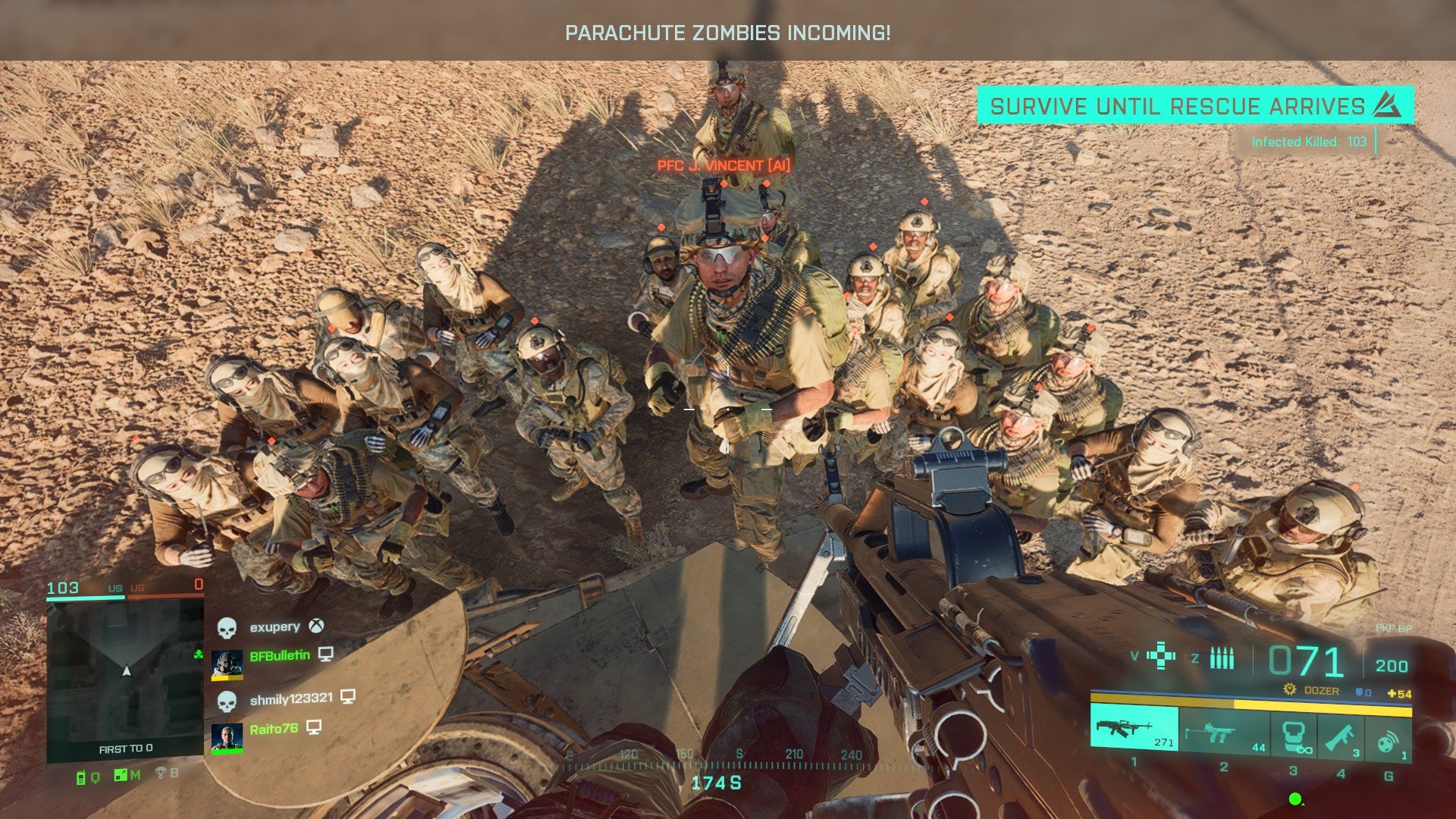Choose downed player shmily123321 in squad list

pyautogui.click(x=290, y=698)
